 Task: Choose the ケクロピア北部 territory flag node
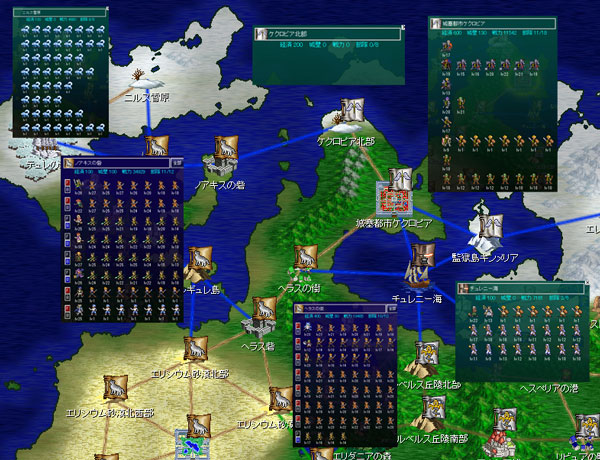pos(350,112)
